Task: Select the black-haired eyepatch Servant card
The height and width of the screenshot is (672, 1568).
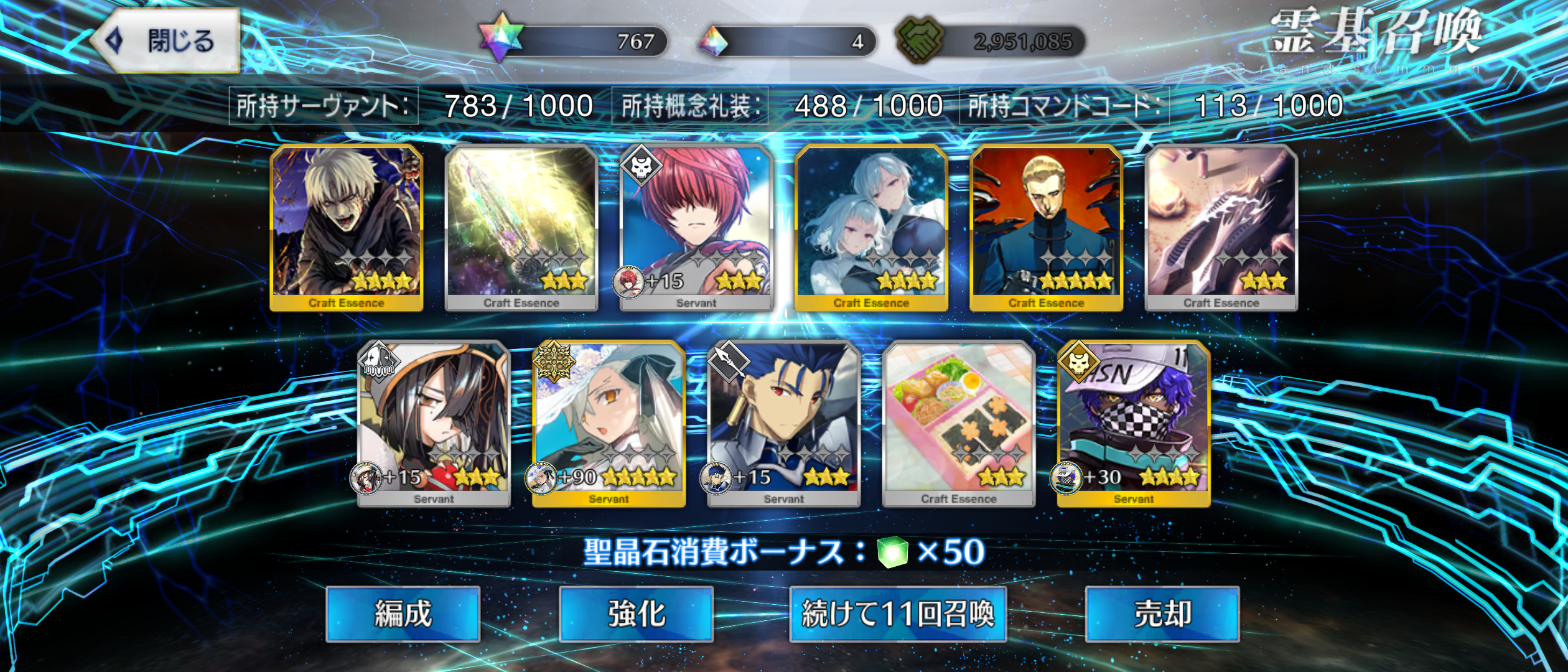Action: pyautogui.click(x=434, y=423)
